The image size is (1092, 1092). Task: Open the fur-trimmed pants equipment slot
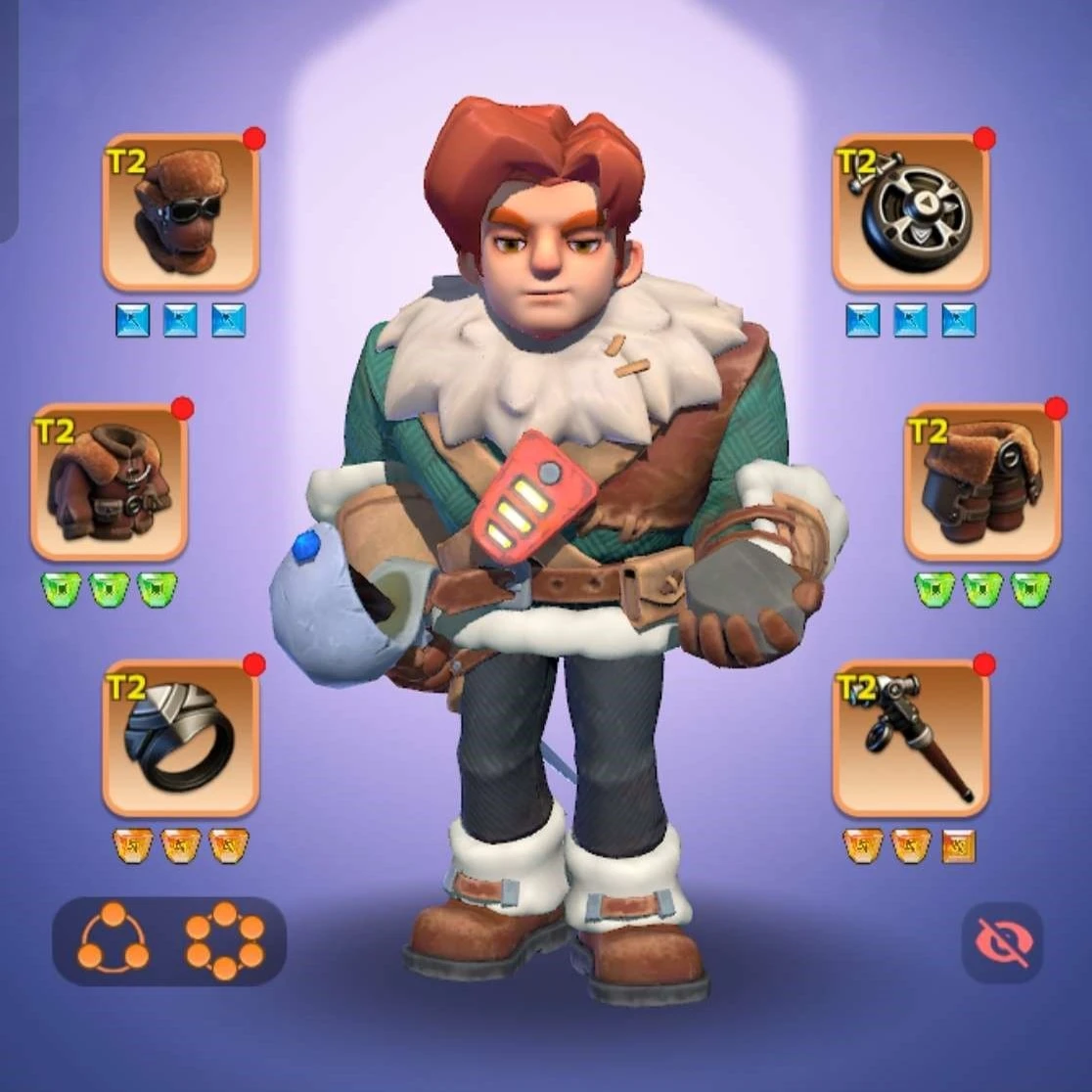coord(982,481)
